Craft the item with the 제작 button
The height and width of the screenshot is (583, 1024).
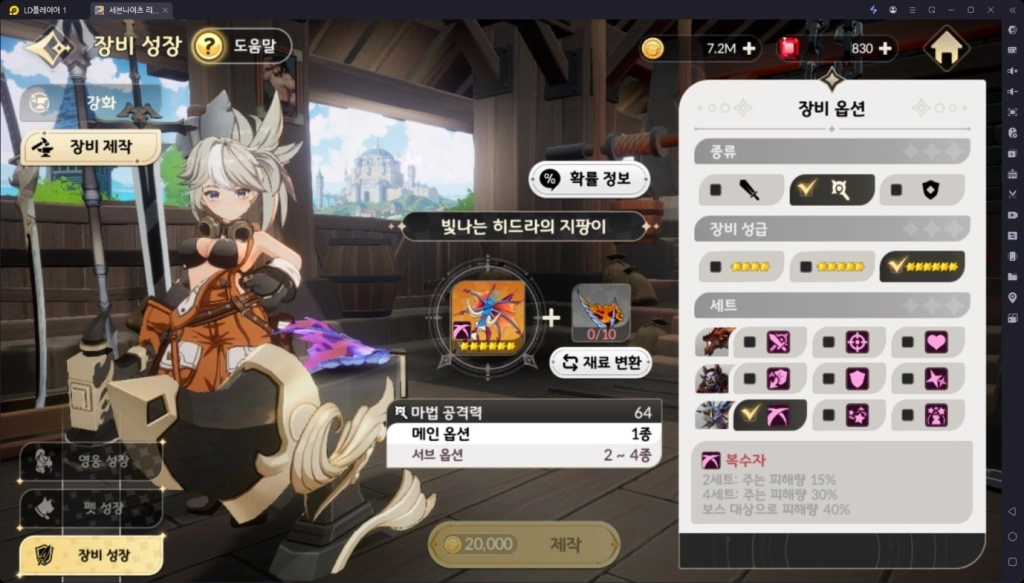pos(523,544)
